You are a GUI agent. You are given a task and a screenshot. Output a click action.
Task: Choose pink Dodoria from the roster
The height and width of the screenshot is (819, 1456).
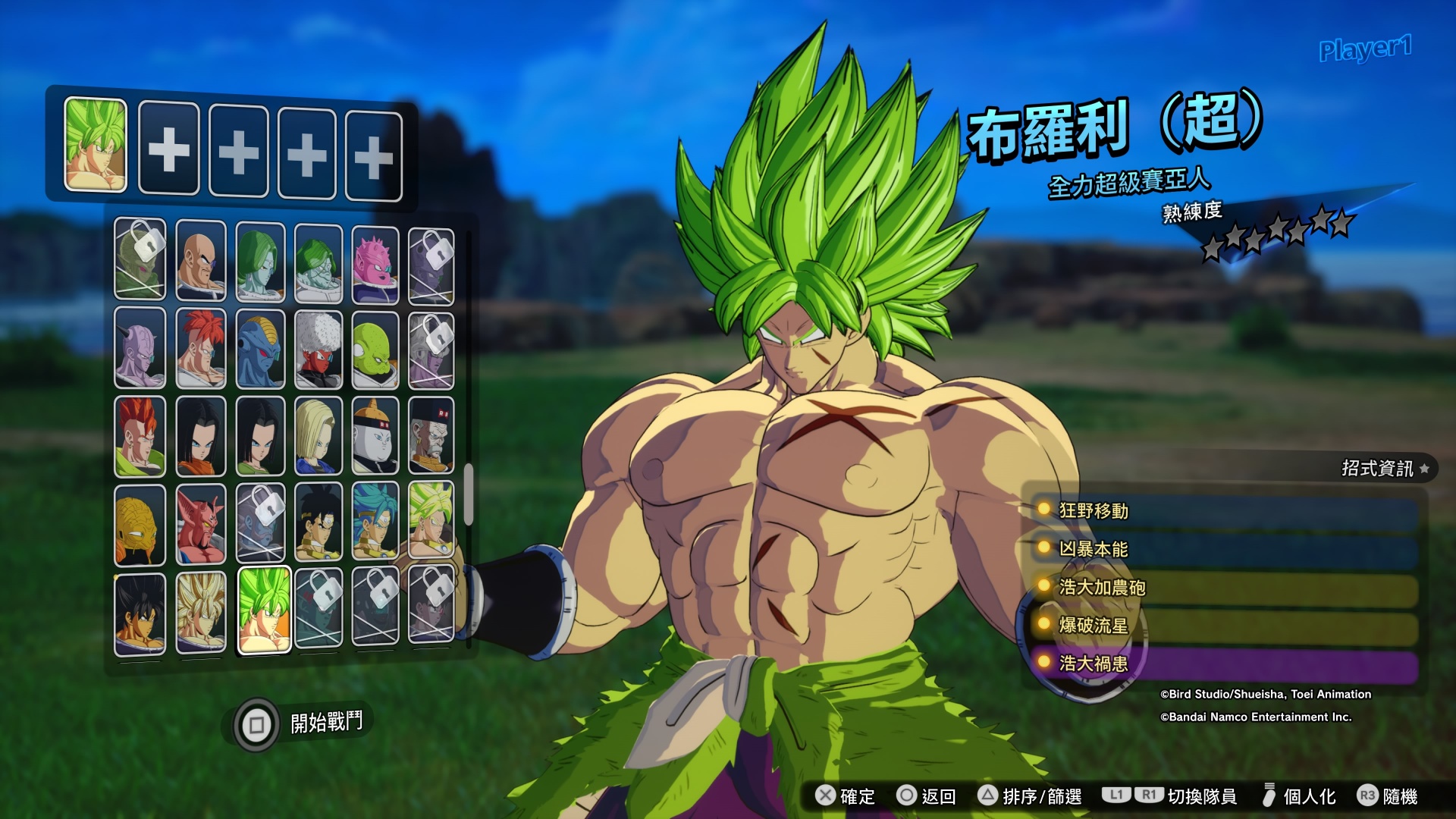click(x=375, y=263)
